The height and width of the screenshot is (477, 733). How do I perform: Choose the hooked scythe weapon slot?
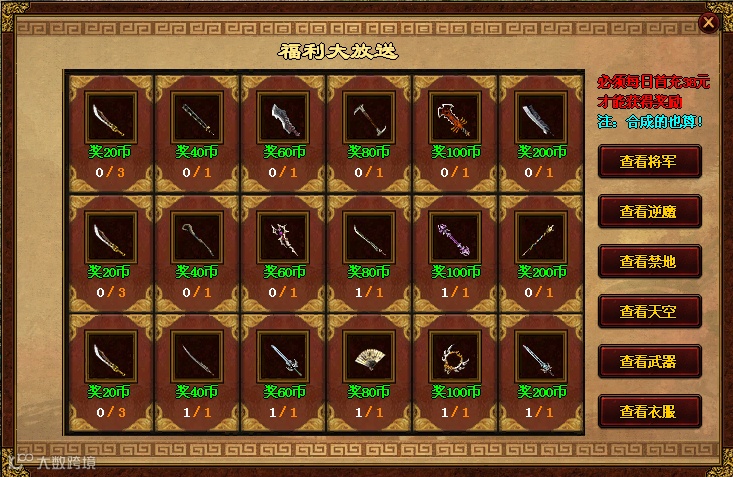tap(369, 118)
